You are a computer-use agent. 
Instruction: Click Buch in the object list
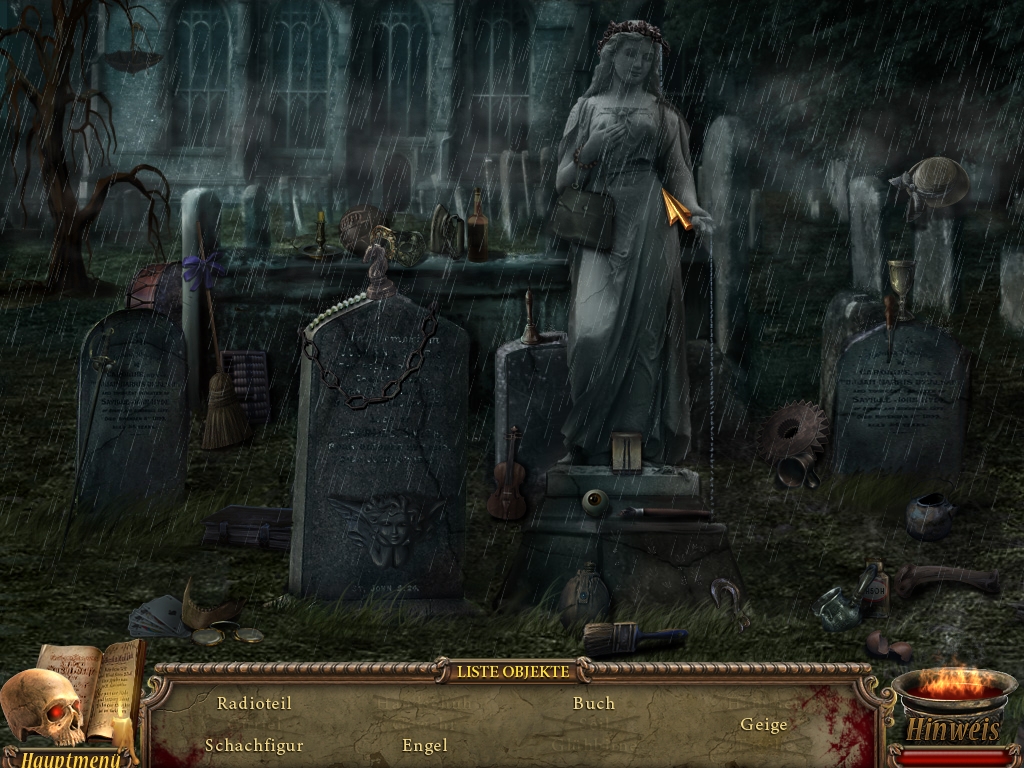pyautogui.click(x=594, y=703)
